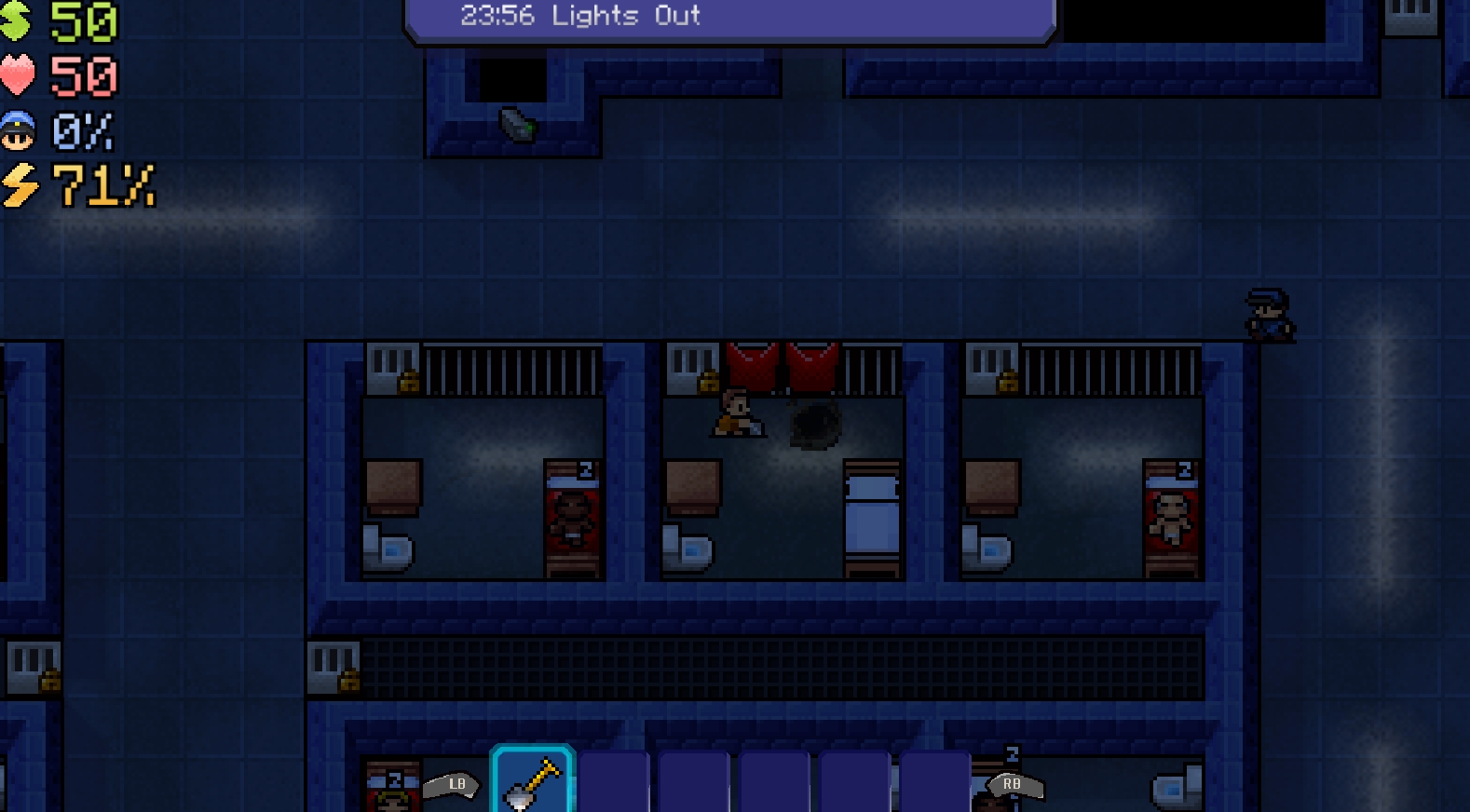Click the yellow energy lightning bolt icon
Screen dimensions: 1470x812
point(20,186)
